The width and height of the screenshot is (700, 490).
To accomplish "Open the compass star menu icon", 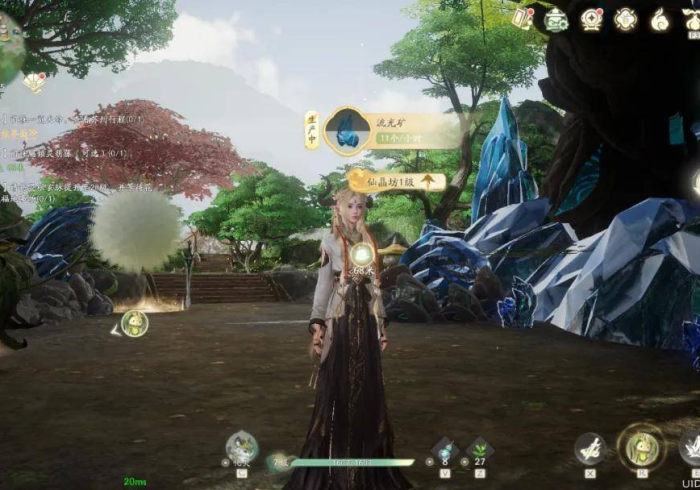I will pyautogui.click(x=592, y=18).
